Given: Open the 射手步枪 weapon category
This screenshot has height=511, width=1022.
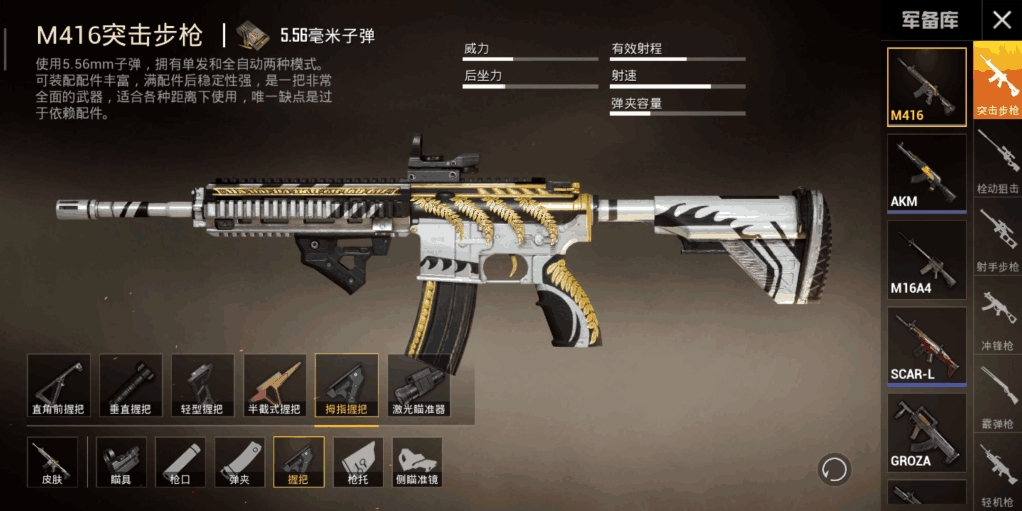Looking at the screenshot, I should [x=997, y=243].
